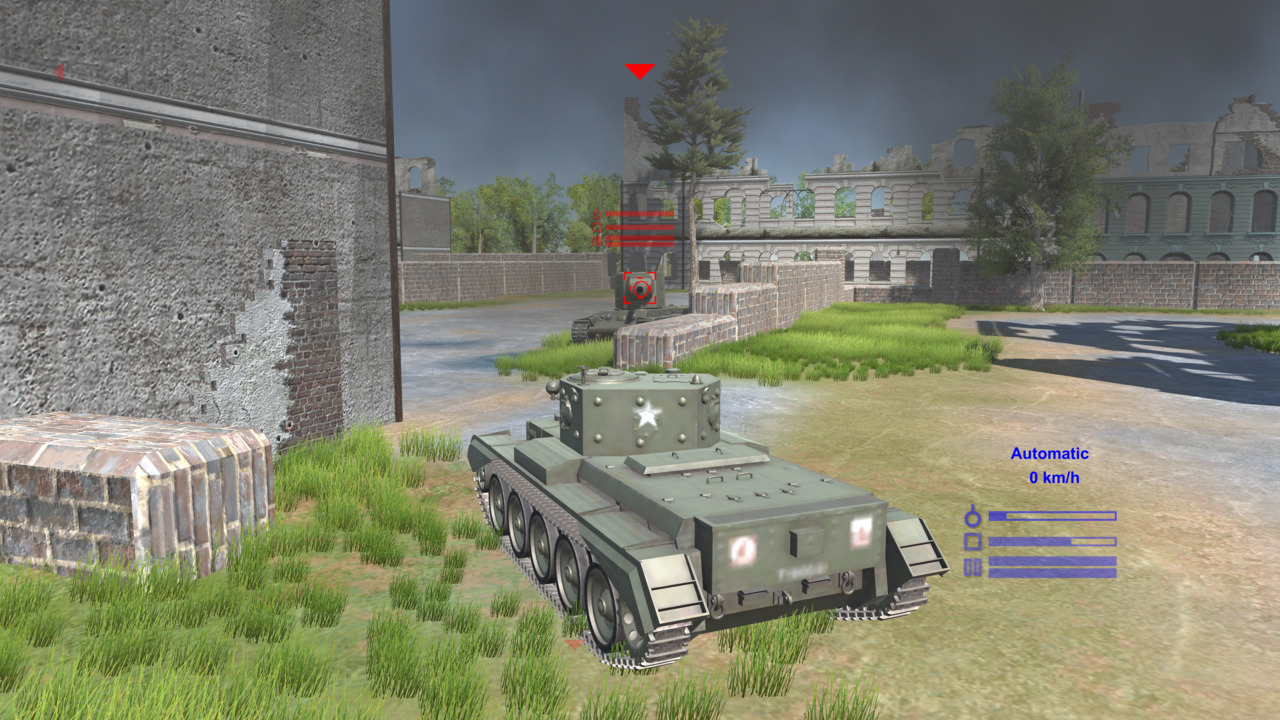Click the top red bar on the enemy panel
Image resolution: width=1280 pixels, height=720 pixels.
click(640, 213)
